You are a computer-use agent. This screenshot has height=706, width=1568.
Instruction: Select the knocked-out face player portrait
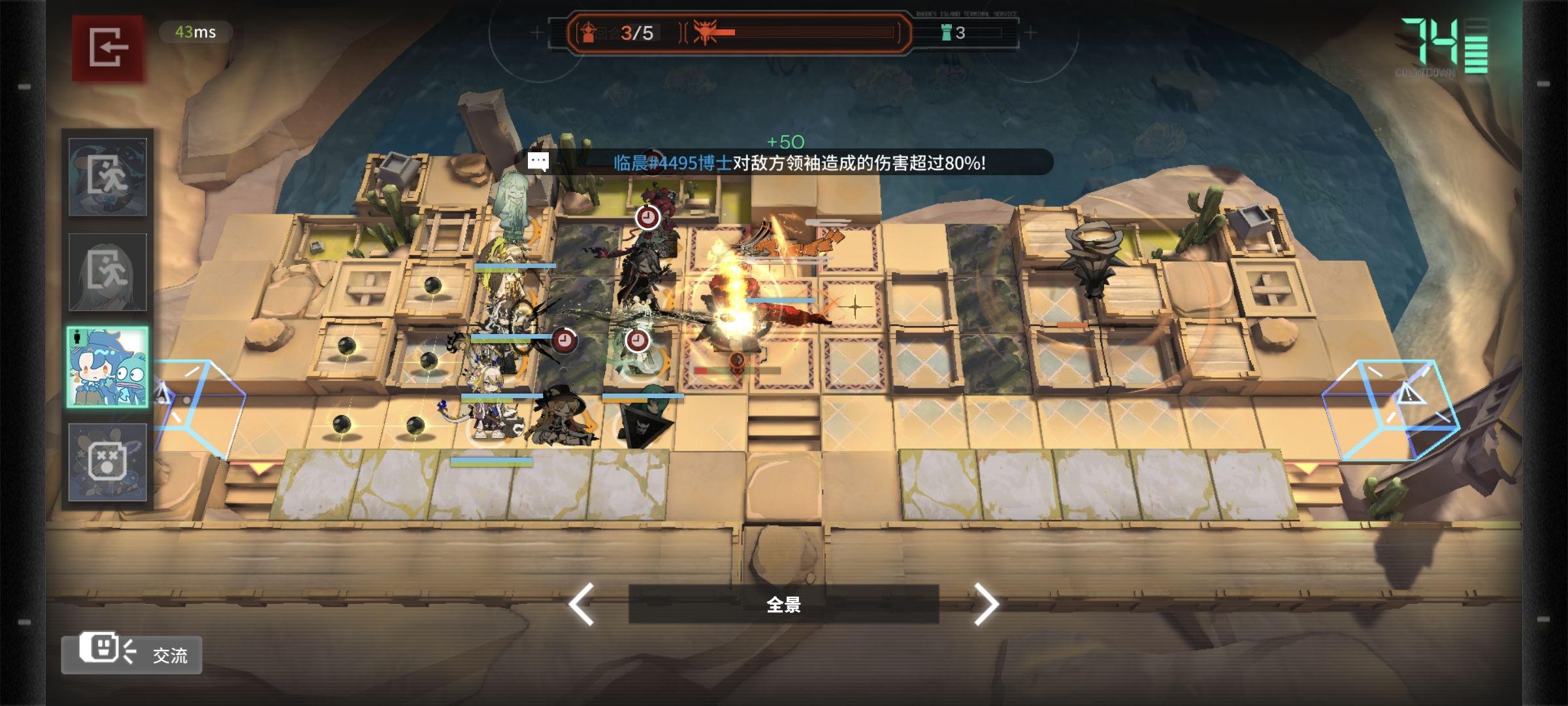click(x=108, y=462)
